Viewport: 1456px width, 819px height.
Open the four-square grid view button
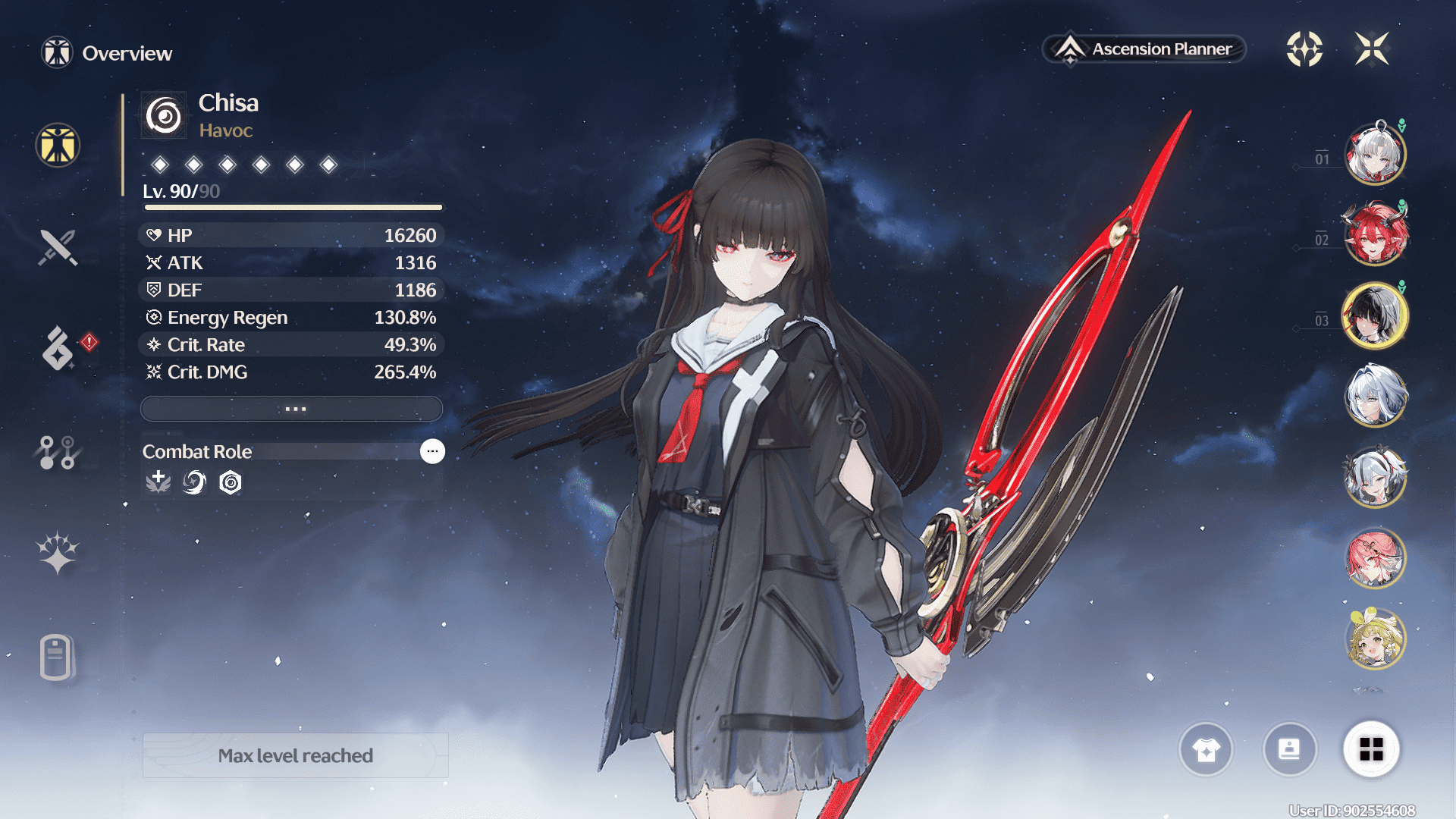(x=1371, y=750)
